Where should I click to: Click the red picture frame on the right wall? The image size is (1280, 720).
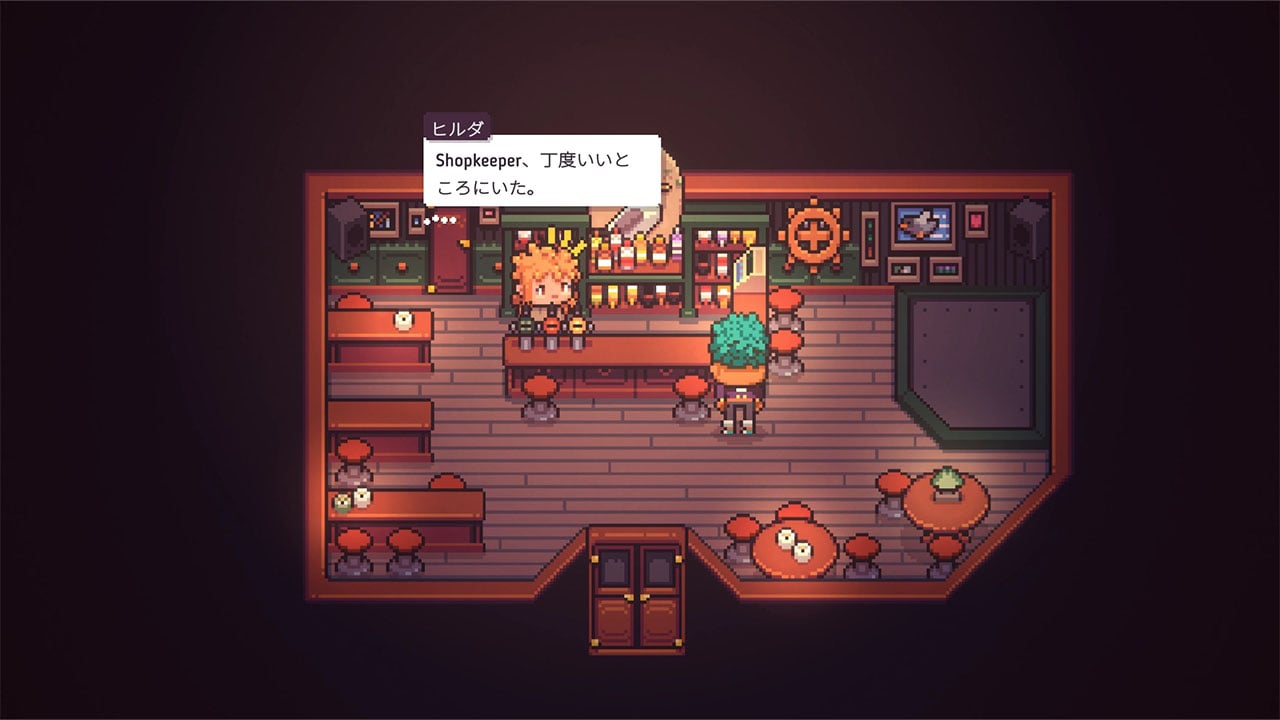(x=975, y=220)
